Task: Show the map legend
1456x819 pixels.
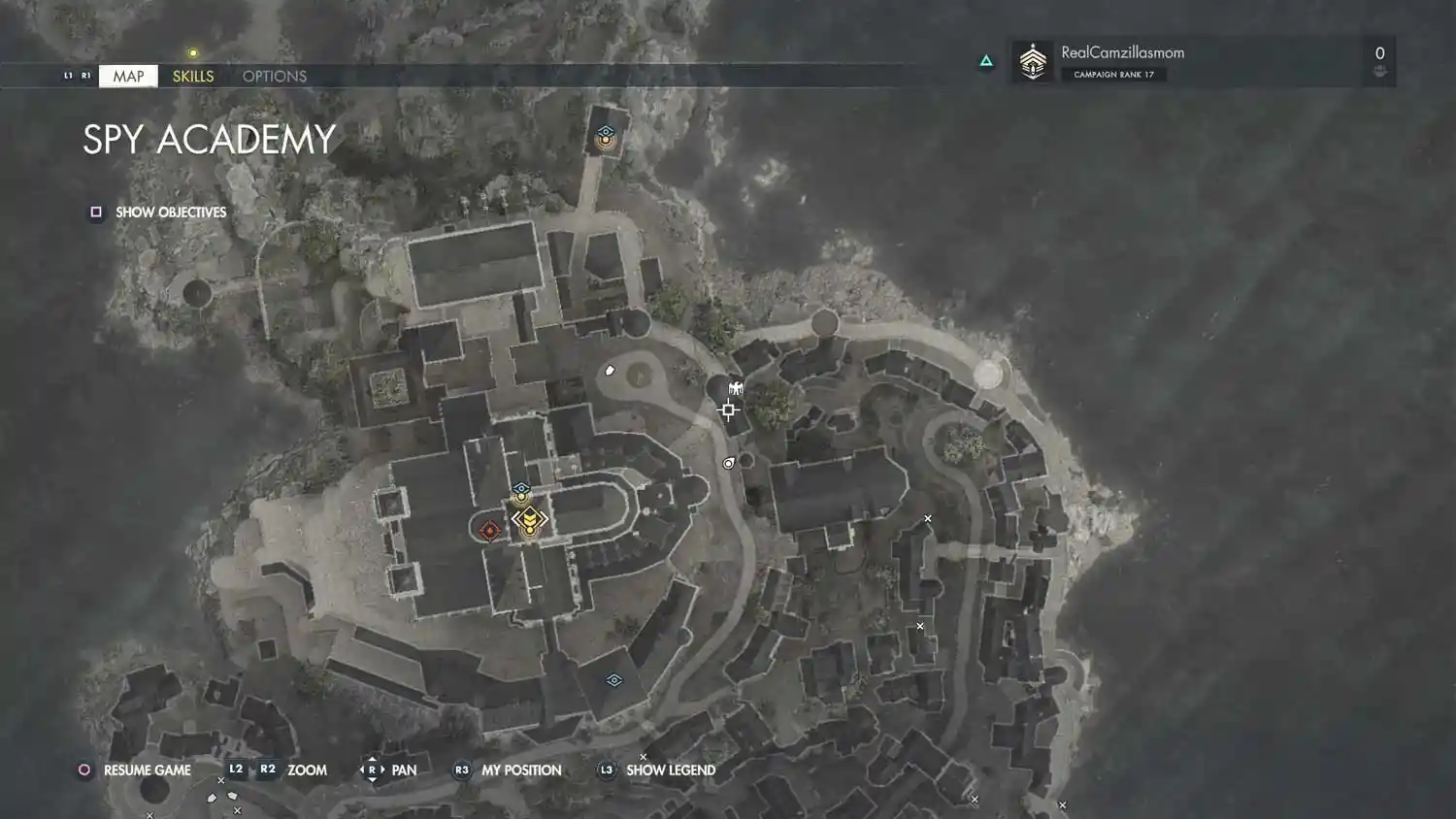Action: [658, 770]
